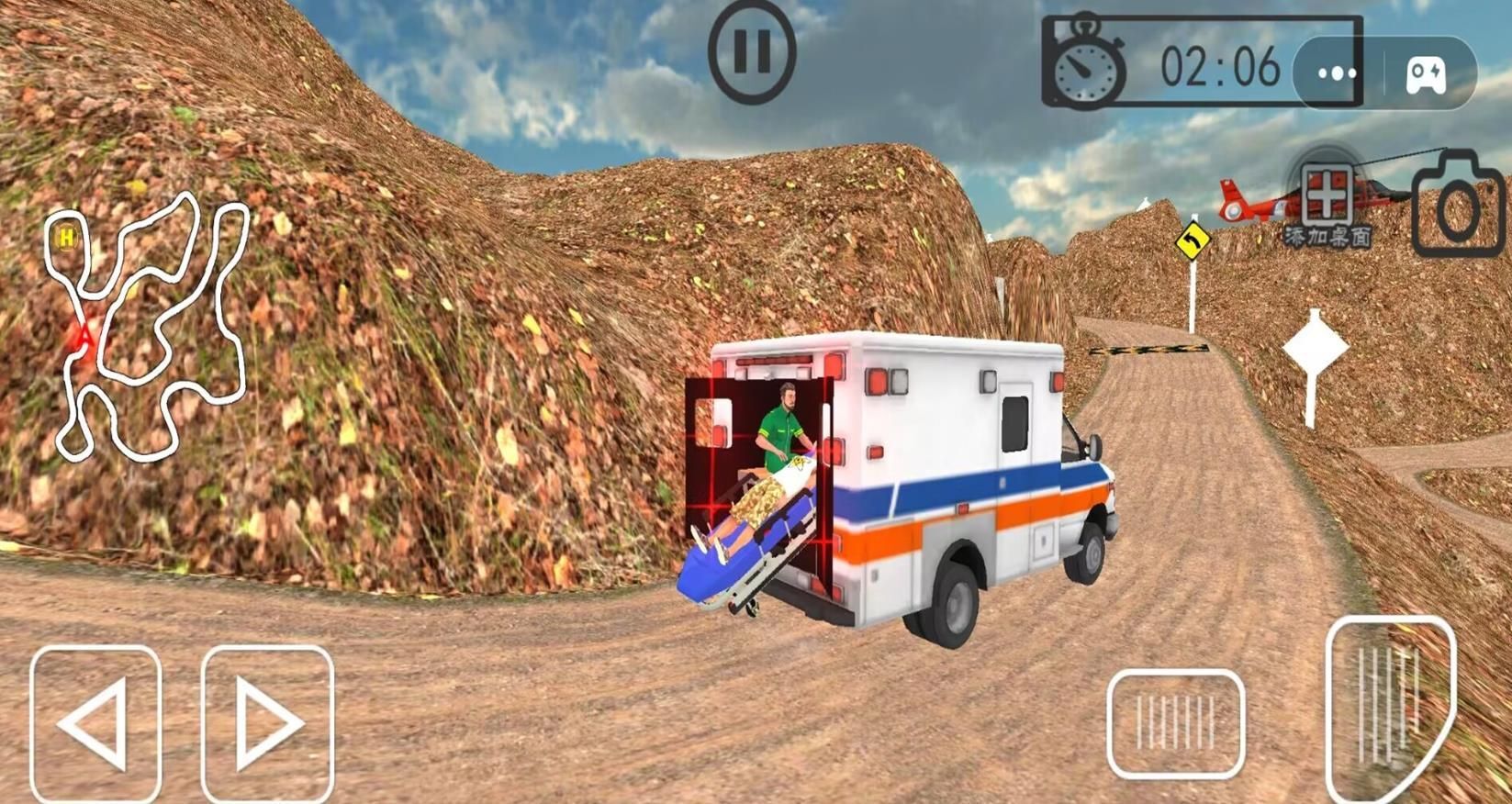Steer left with the left arrow button
The height and width of the screenshot is (804, 1512).
point(95,723)
